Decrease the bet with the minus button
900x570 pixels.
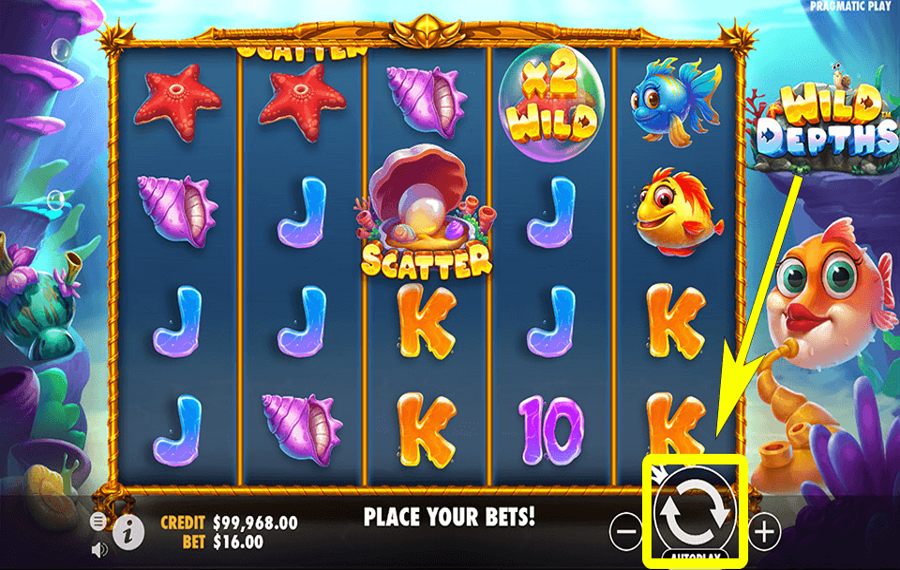(x=625, y=532)
